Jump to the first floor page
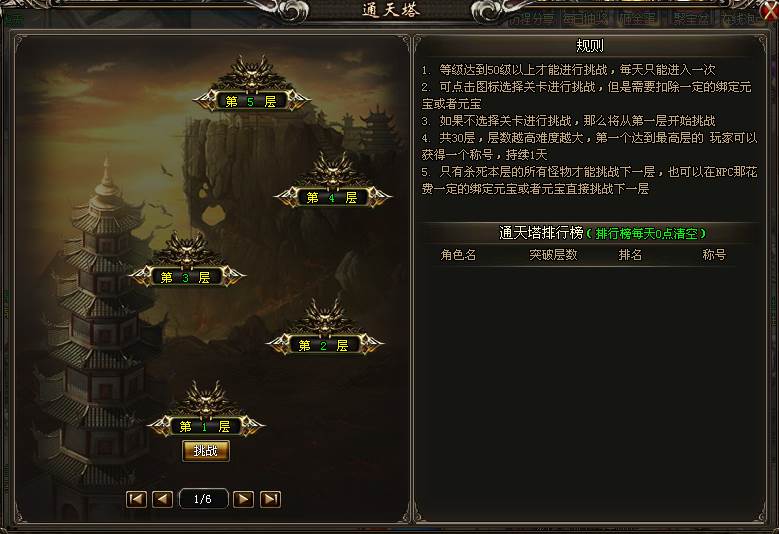The height and width of the screenshot is (534, 779). [137, 498]
